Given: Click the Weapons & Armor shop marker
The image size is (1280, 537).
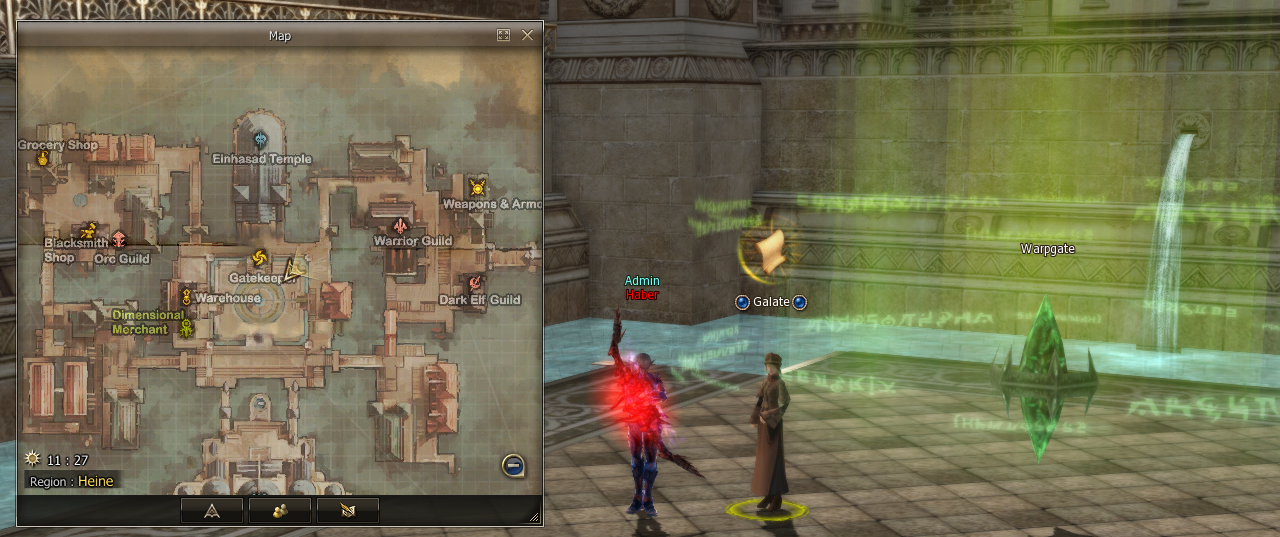Looking at the screenshot, I should coord(478,186).
